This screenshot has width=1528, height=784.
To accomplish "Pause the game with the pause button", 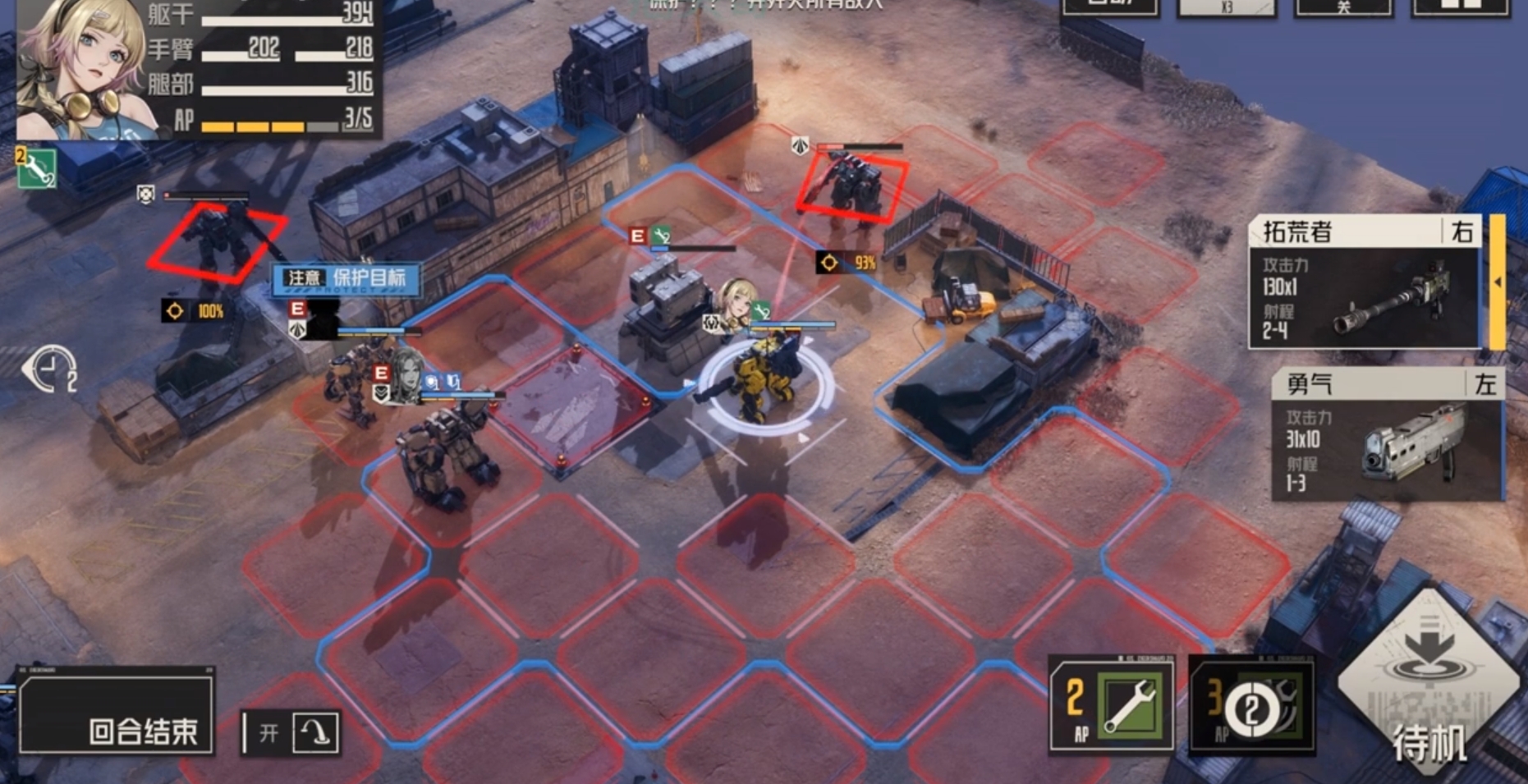I will [1461, 7].
